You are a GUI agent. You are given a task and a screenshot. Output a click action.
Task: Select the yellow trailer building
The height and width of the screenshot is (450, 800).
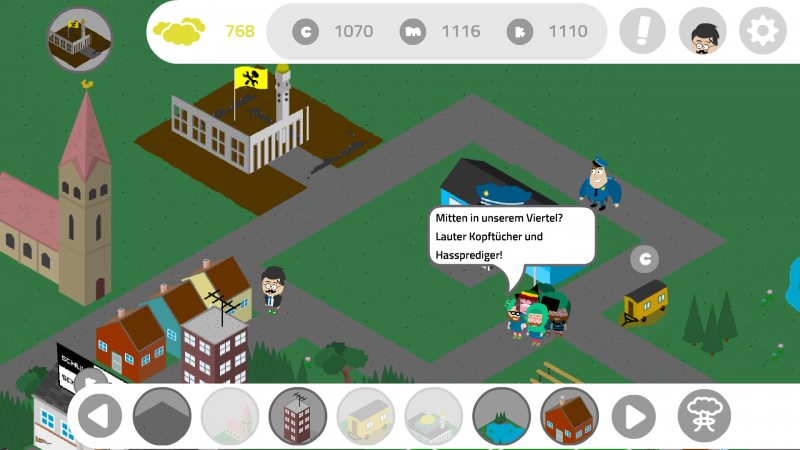[366, 415]
